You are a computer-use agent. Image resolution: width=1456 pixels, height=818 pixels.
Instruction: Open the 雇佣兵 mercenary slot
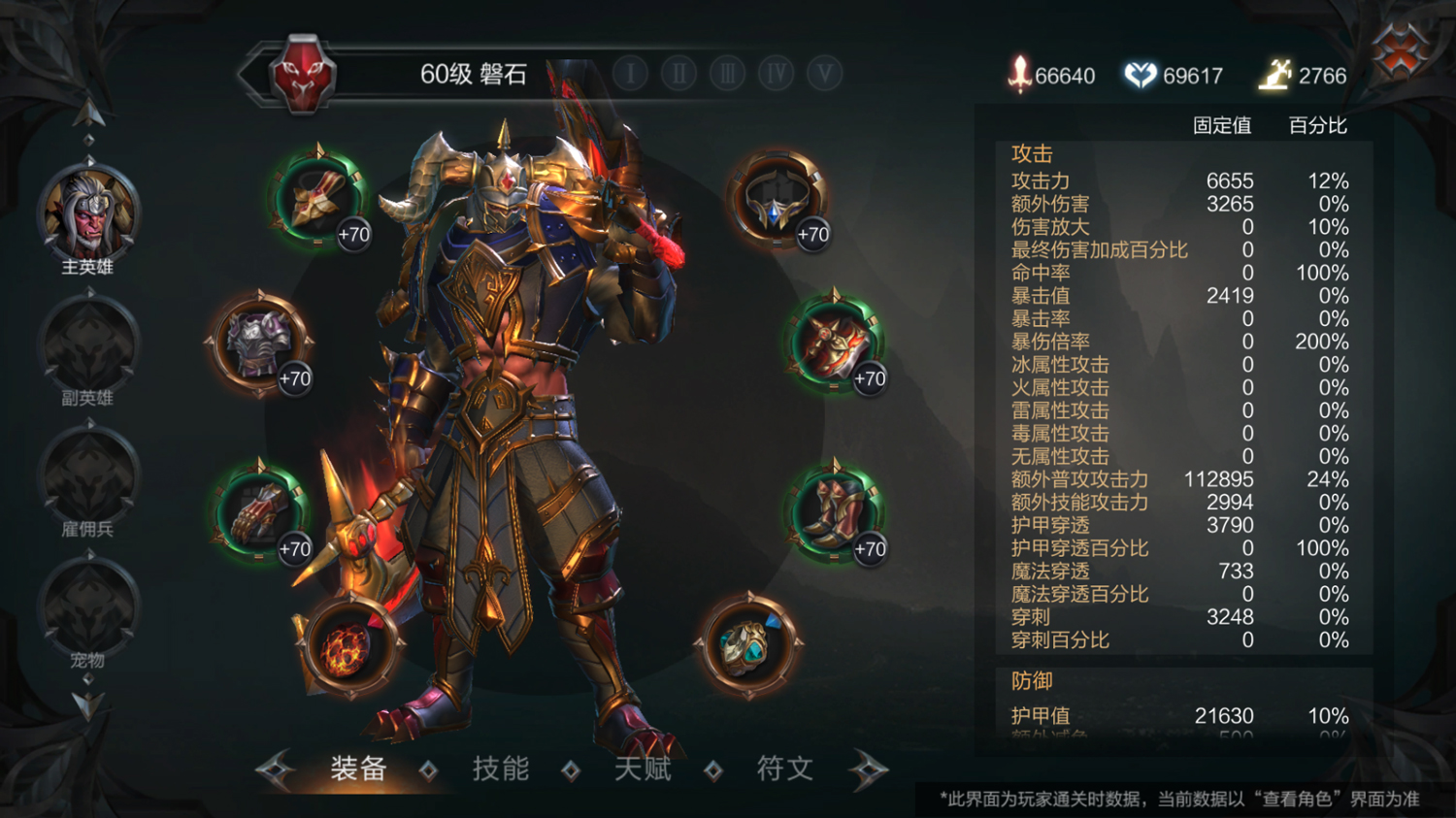click(x=88, y=478)
